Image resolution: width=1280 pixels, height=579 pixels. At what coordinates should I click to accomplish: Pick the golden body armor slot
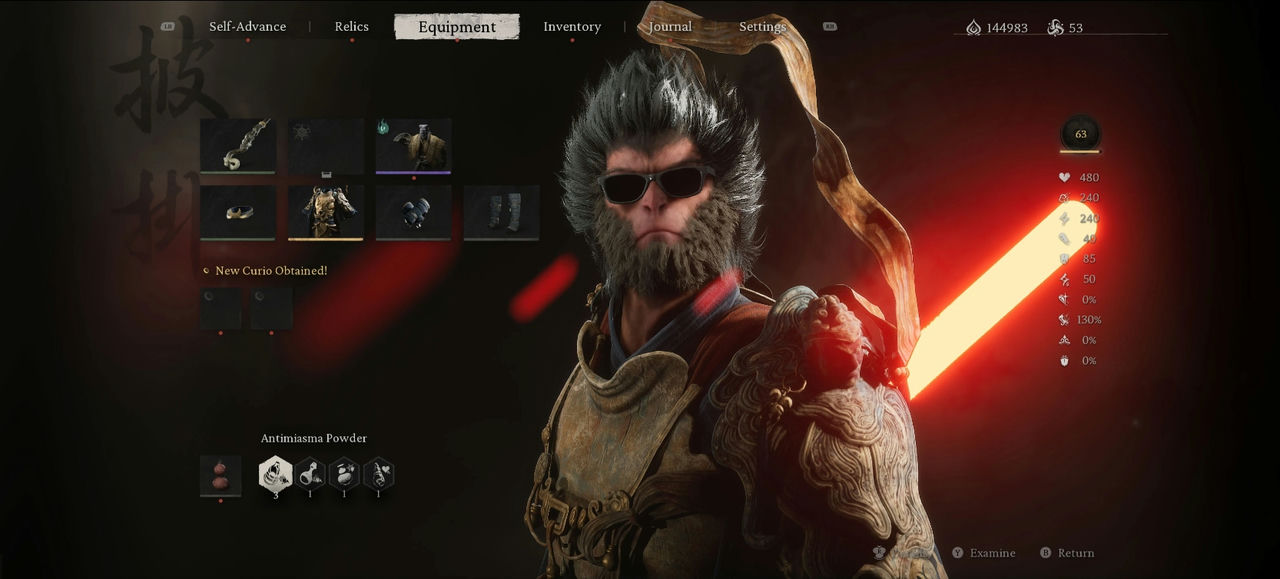[326, 212]
